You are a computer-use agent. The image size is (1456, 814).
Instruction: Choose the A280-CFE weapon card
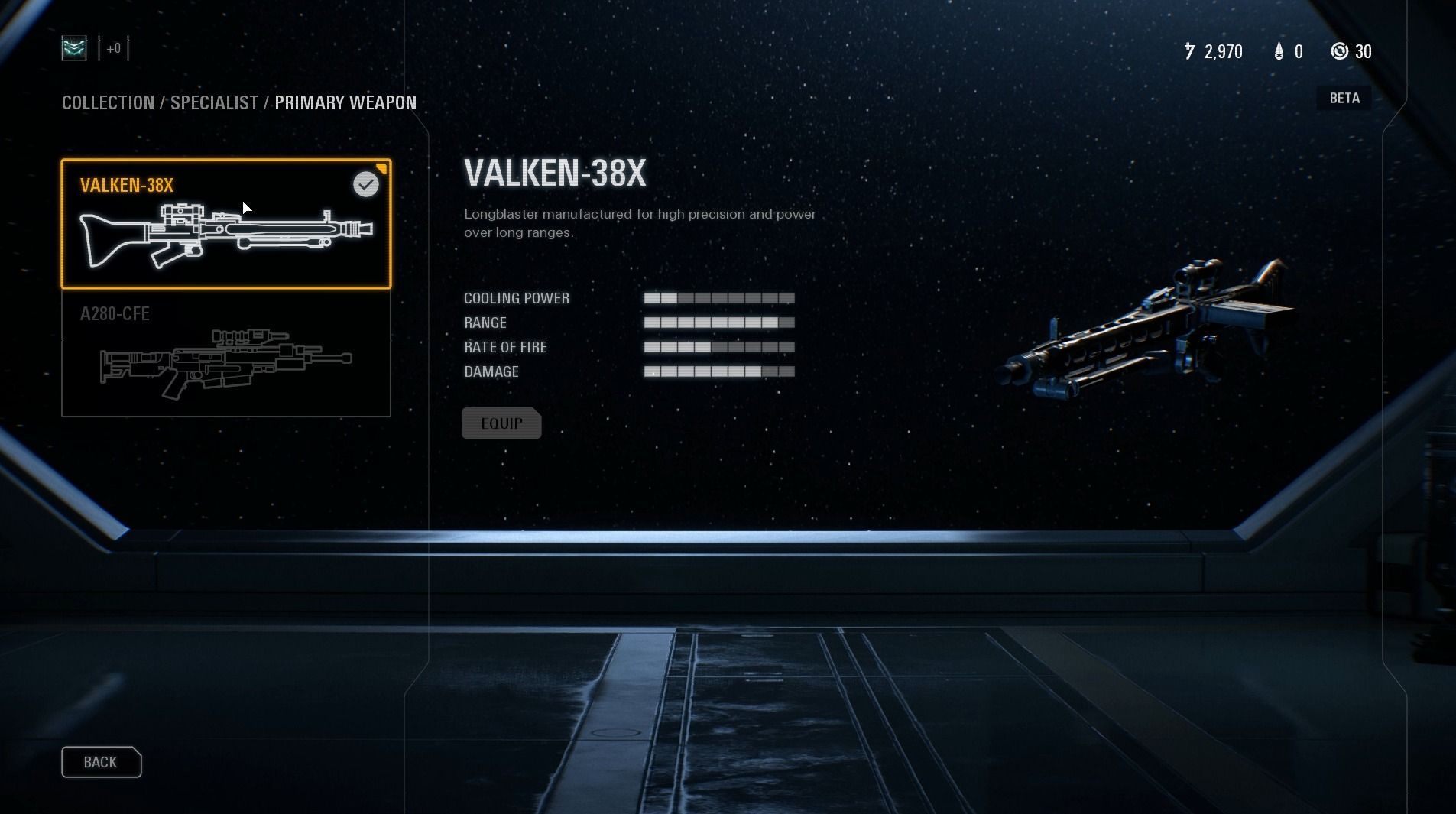click(225, 353)
